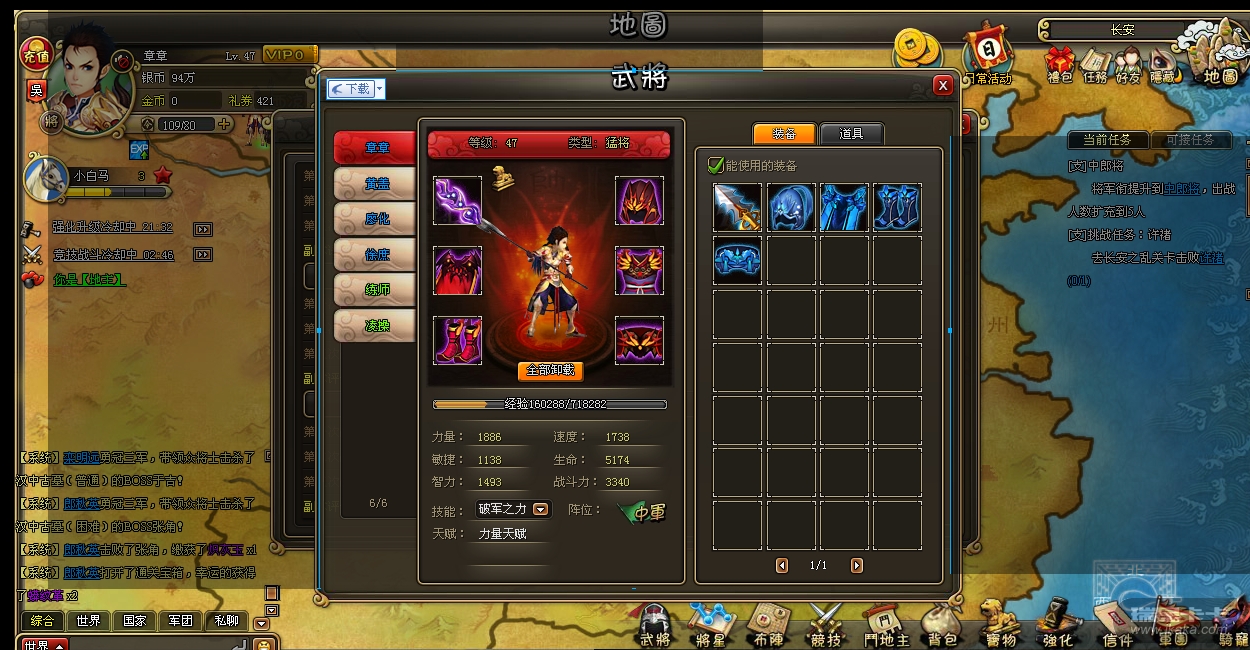The image size is (1250, 650).
Task: Switch to the 道具 items tab
Action: [x=851, y=134]
